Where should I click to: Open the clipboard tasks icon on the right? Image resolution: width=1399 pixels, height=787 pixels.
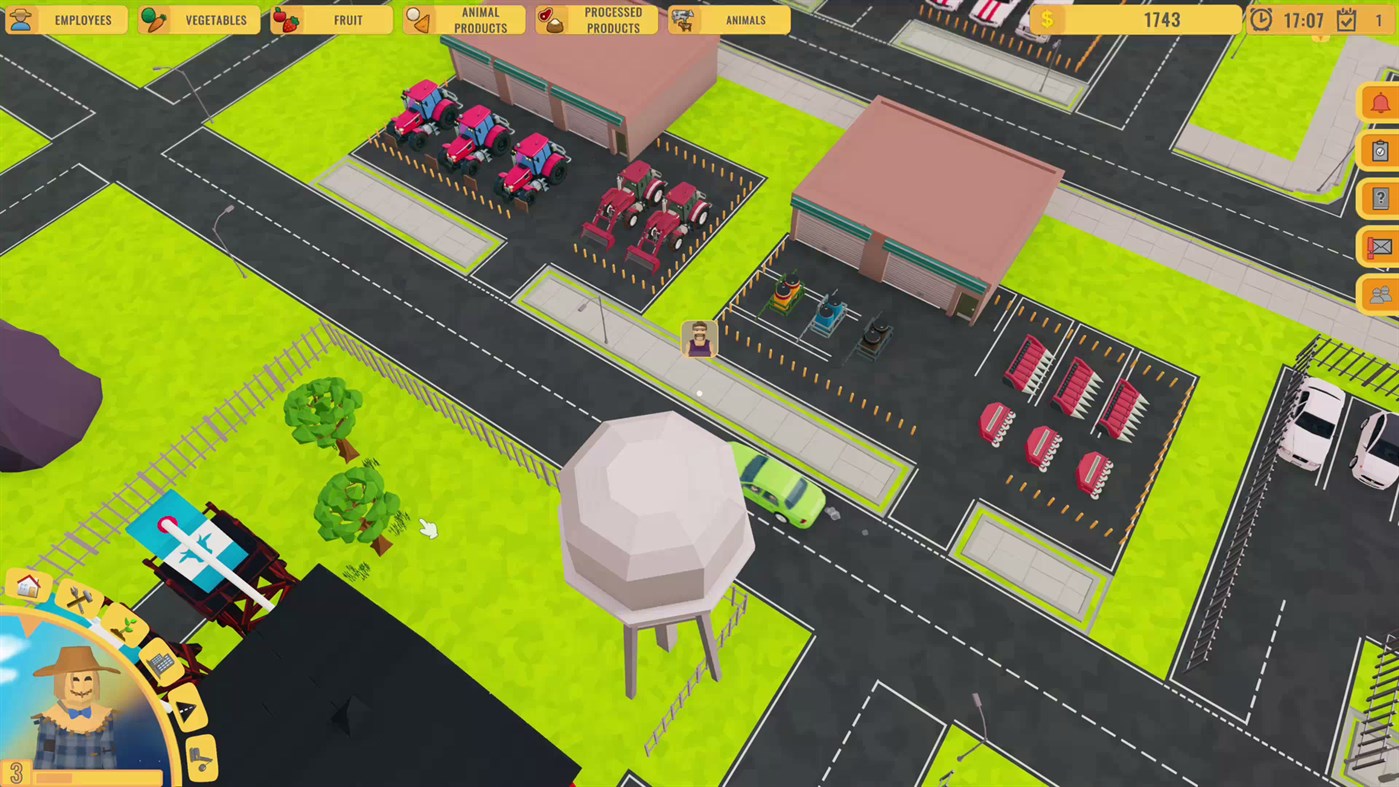[x=1381, y=151]
